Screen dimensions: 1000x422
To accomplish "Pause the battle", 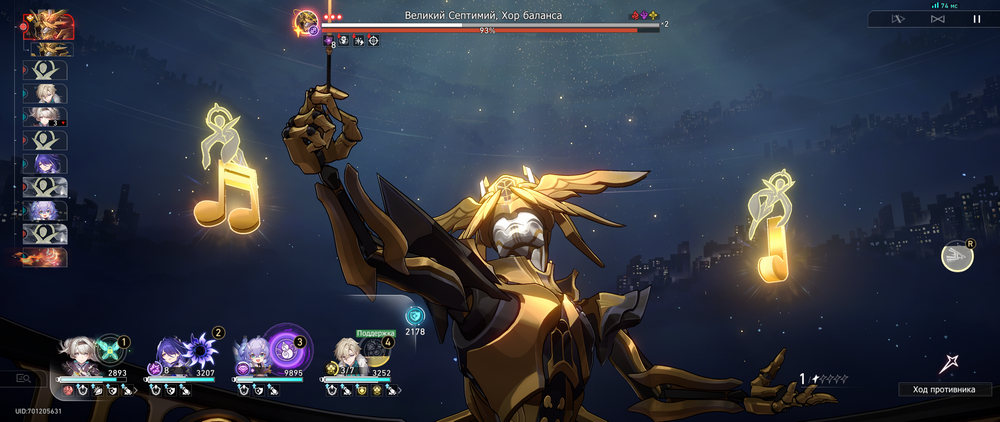I will 977,18.
